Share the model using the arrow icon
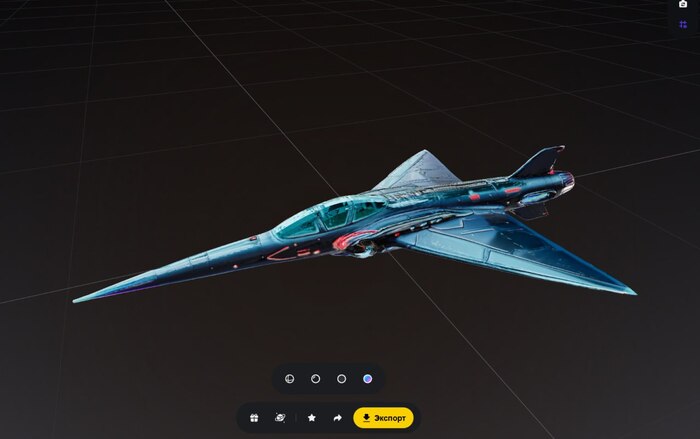The image size is (700, 439). click(x=338, y=417)
